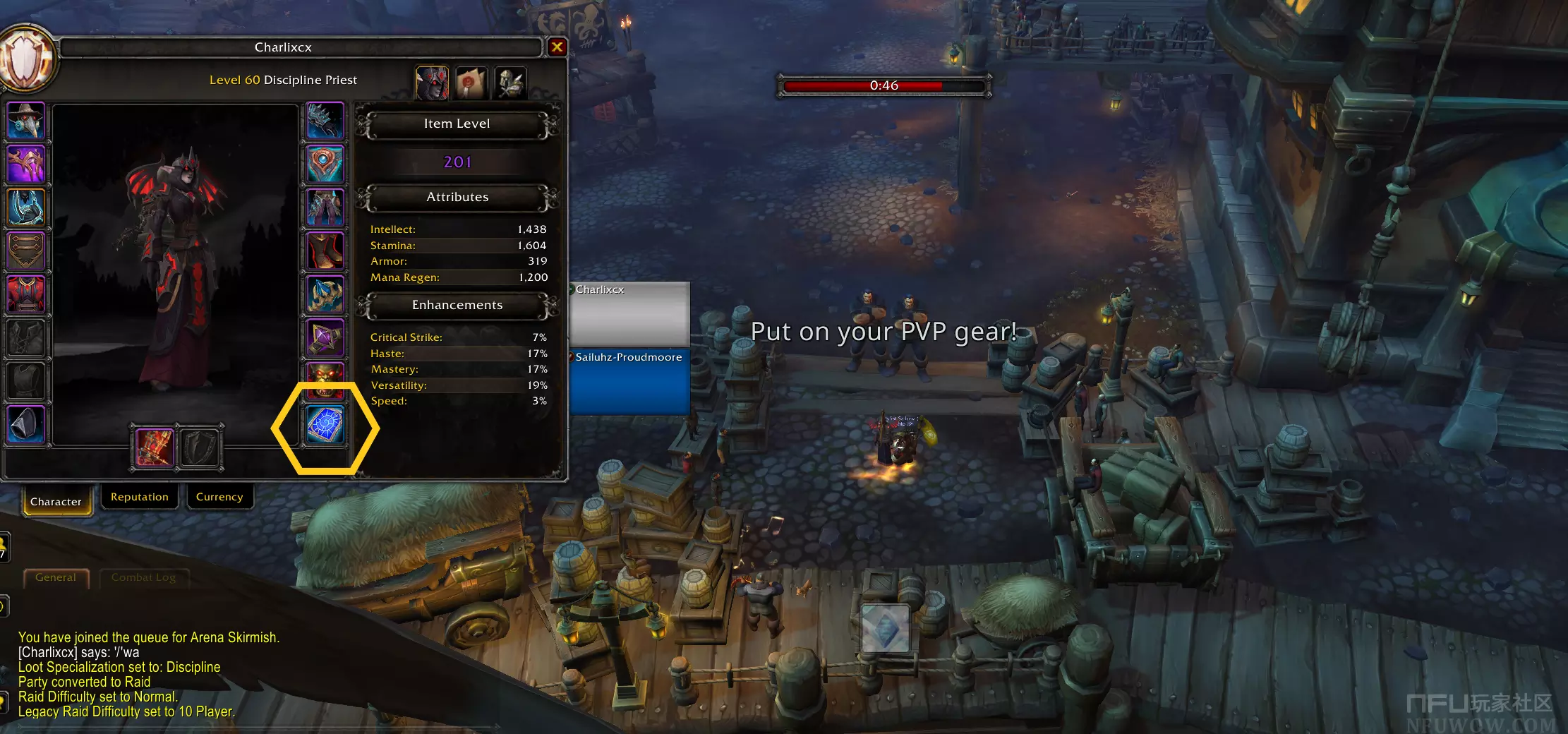Switch to the Reputation tab
The image size is (1568, 734).
[140, 497]
